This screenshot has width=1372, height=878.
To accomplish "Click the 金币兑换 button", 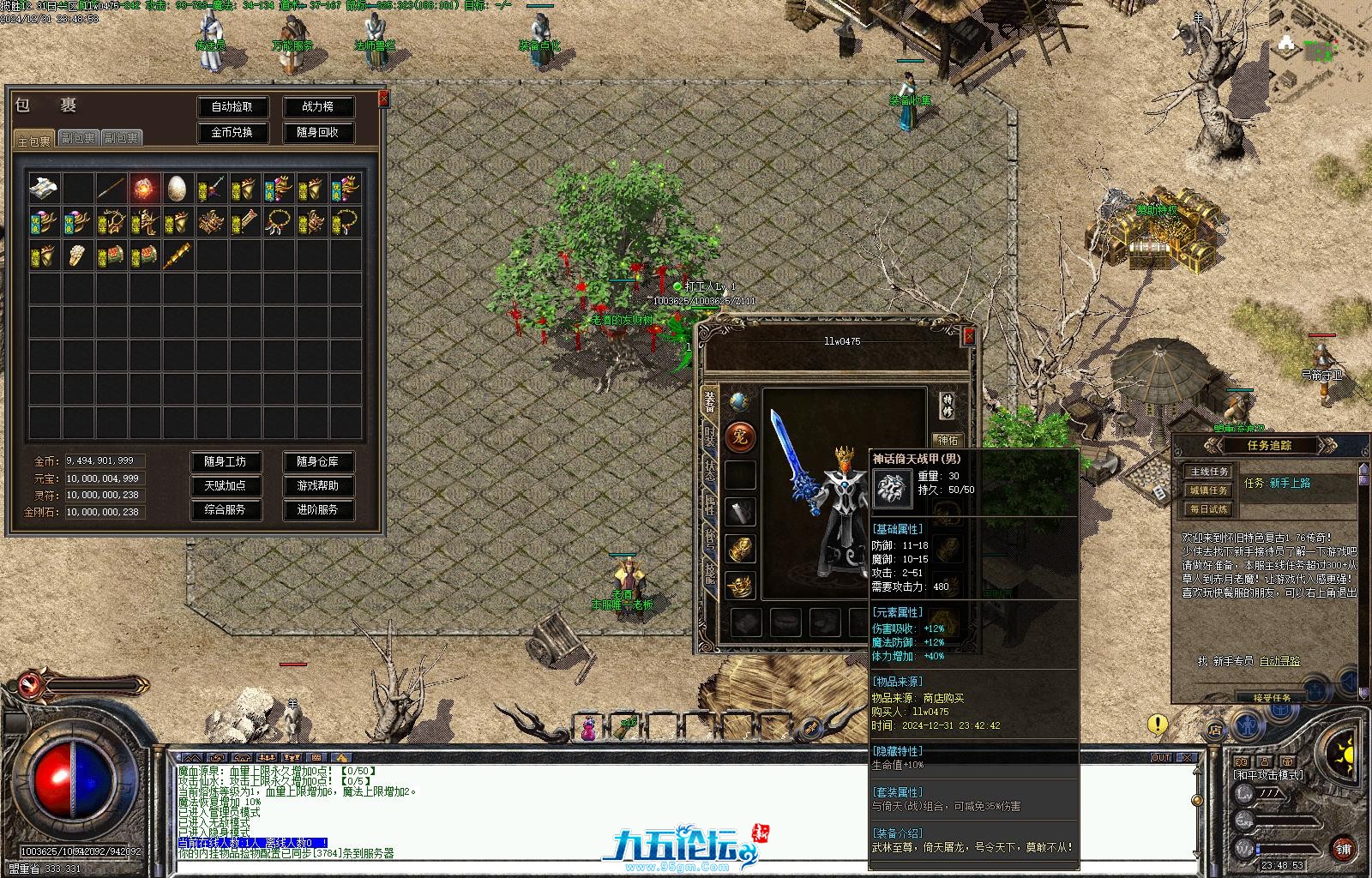I will [232, 133].
